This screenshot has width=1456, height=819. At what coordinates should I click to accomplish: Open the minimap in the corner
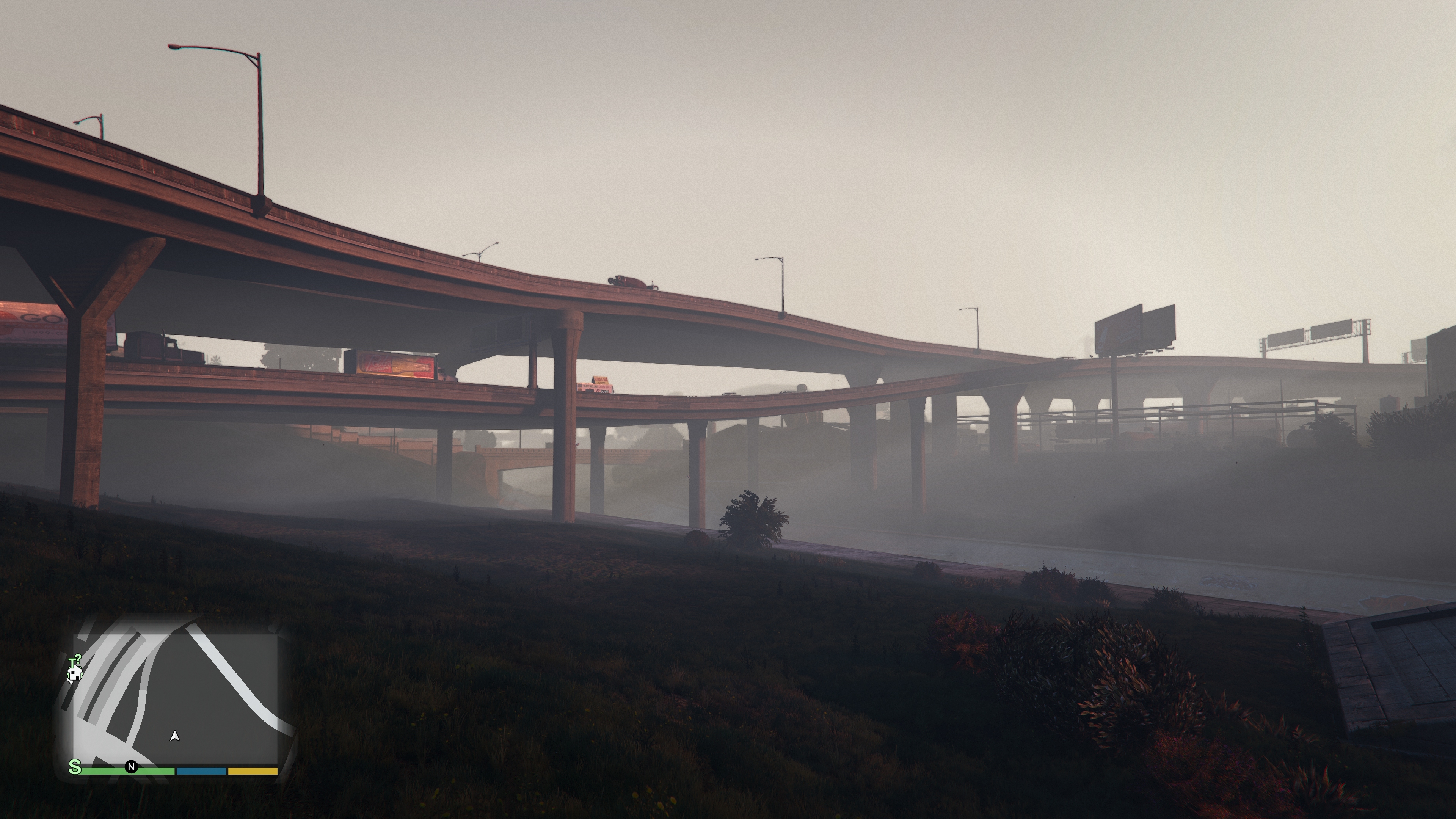click(x=175, y=695)
